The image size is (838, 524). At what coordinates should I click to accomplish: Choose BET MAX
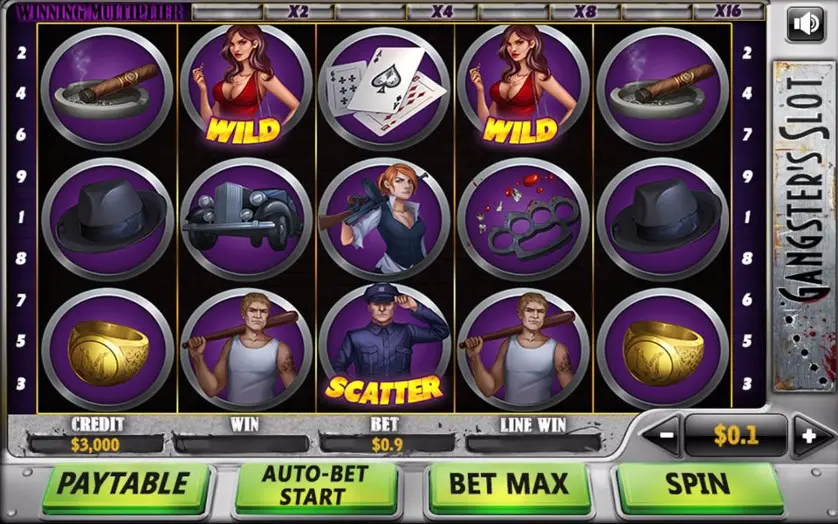tap(507, 485)
